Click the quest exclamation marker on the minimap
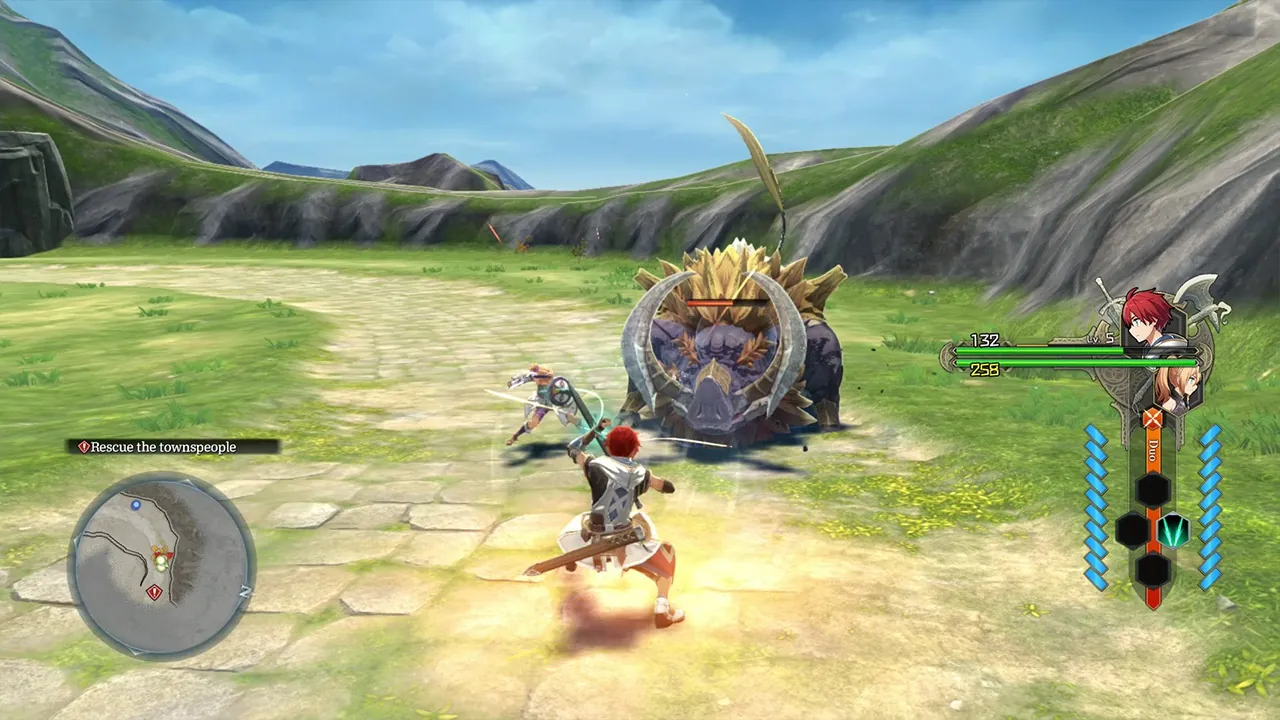 click(x=154, y=591)
